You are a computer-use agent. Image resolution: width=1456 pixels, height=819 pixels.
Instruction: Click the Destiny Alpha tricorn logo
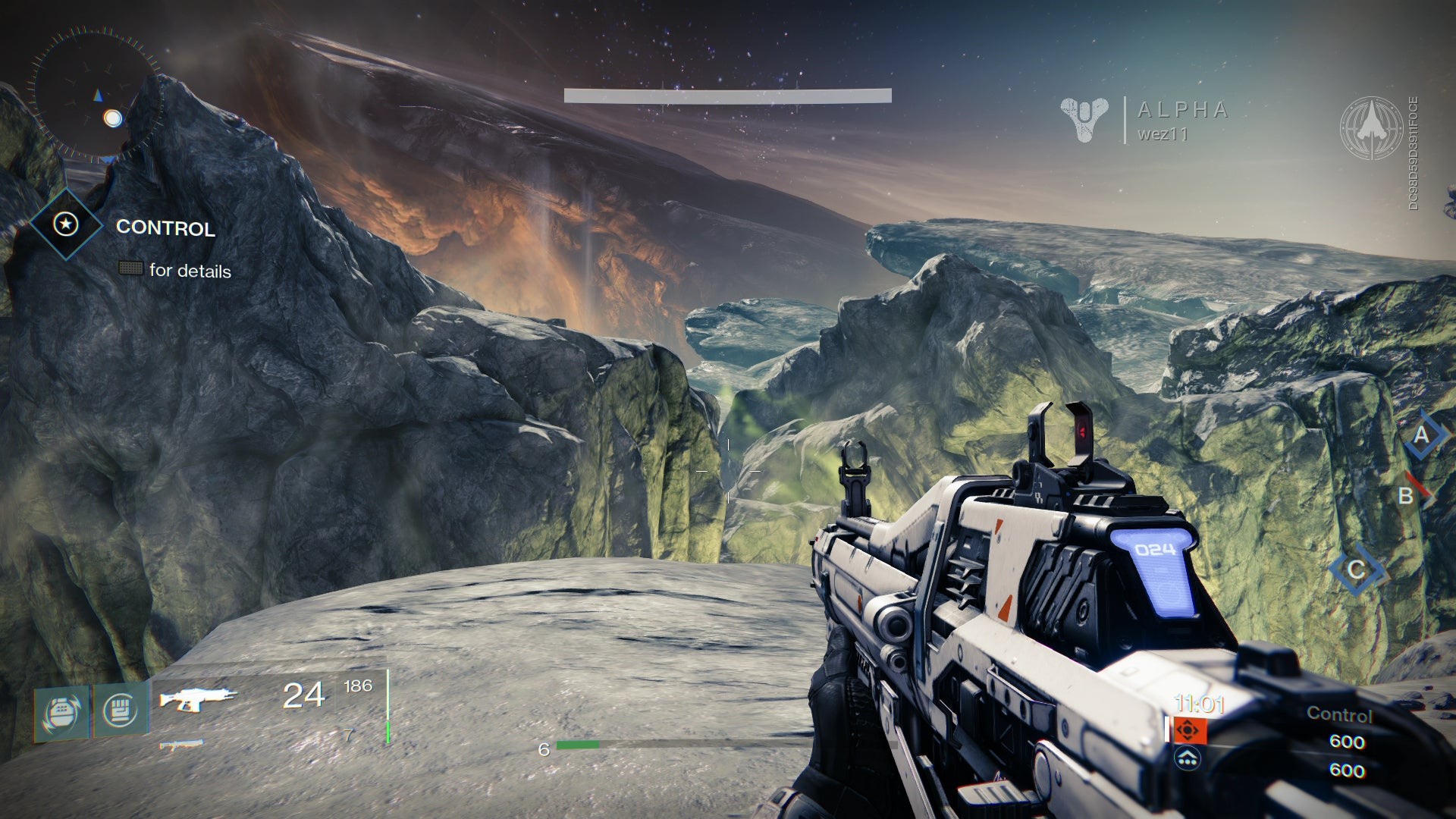[x=1084, y=119]
